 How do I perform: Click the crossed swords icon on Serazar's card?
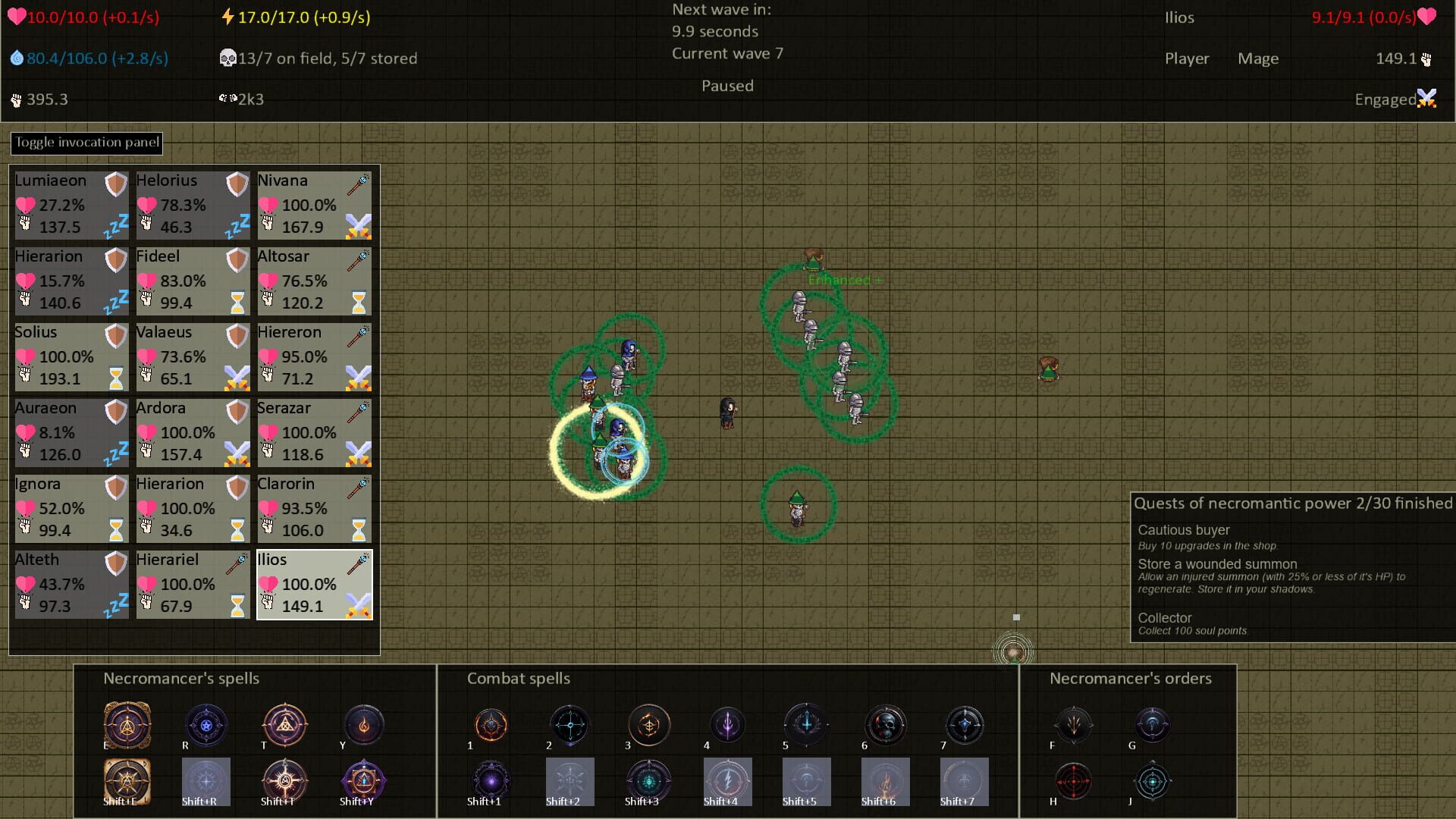point(356,453)
